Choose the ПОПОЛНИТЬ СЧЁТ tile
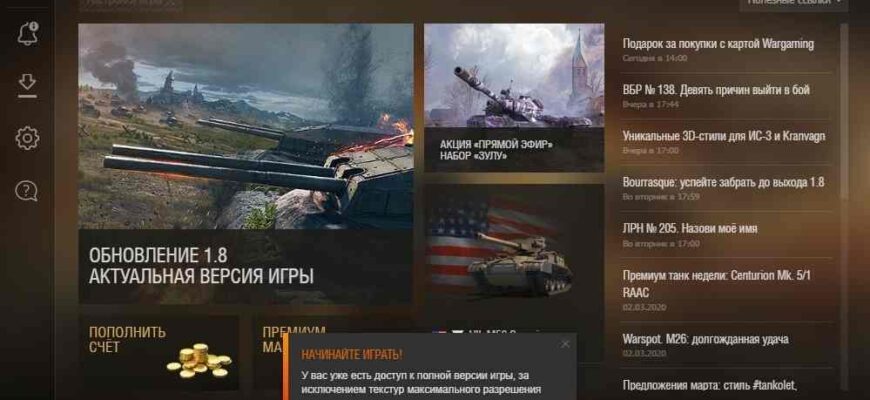The width and height of the screenshot is (870, 400). [158, 353]
